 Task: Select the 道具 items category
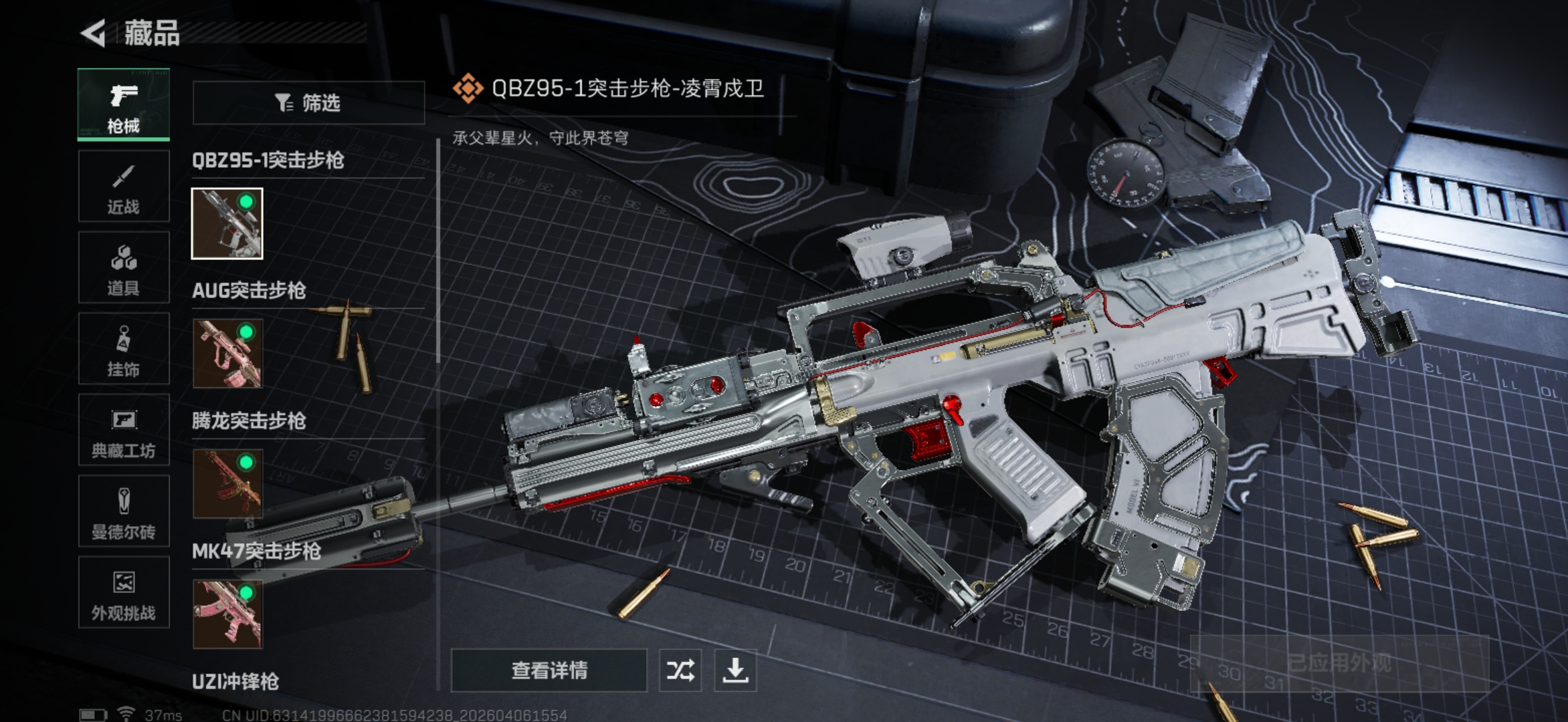coord(124,267)
